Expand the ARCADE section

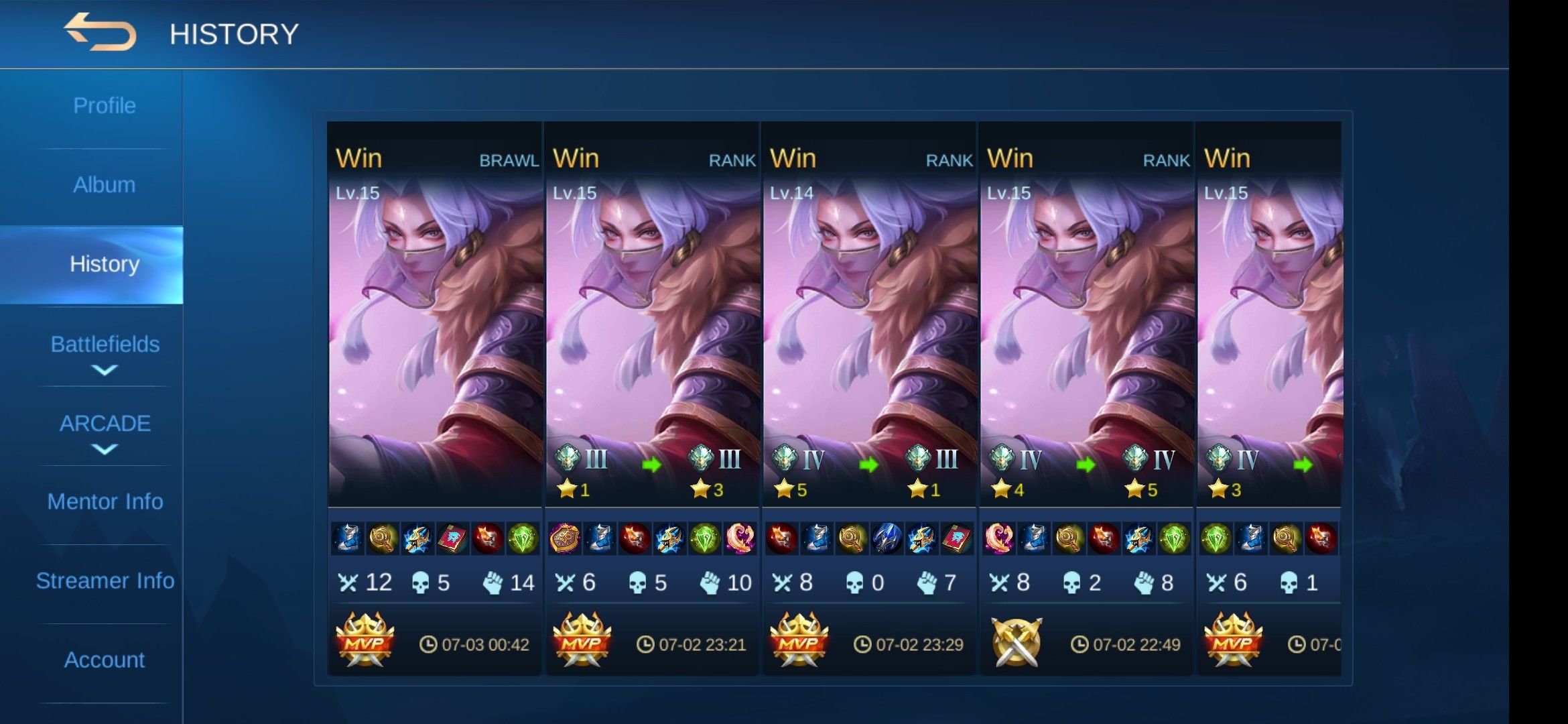105,431
